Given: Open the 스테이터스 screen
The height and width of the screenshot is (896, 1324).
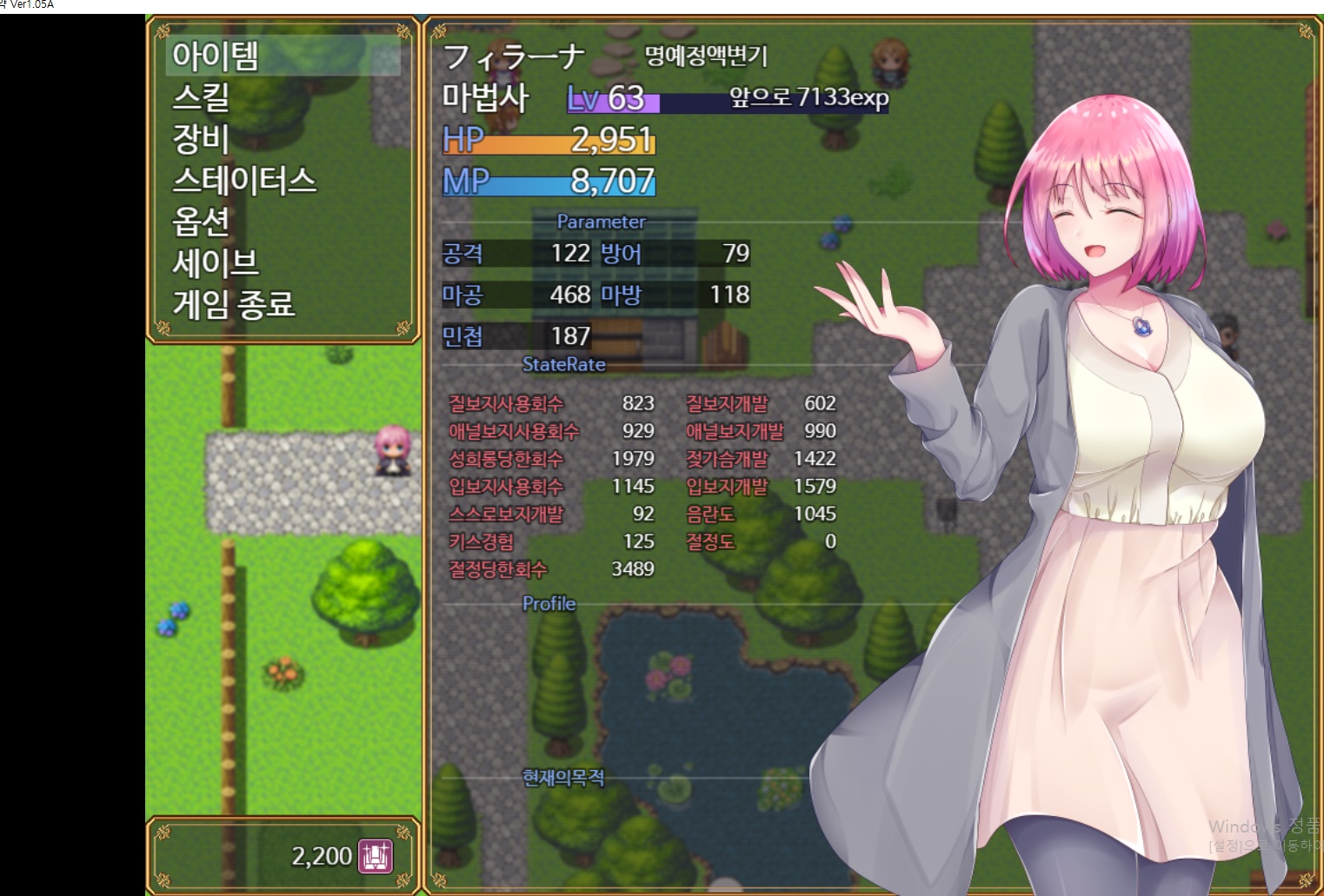Looking at the screenshot, I should [x=283, y=180].
